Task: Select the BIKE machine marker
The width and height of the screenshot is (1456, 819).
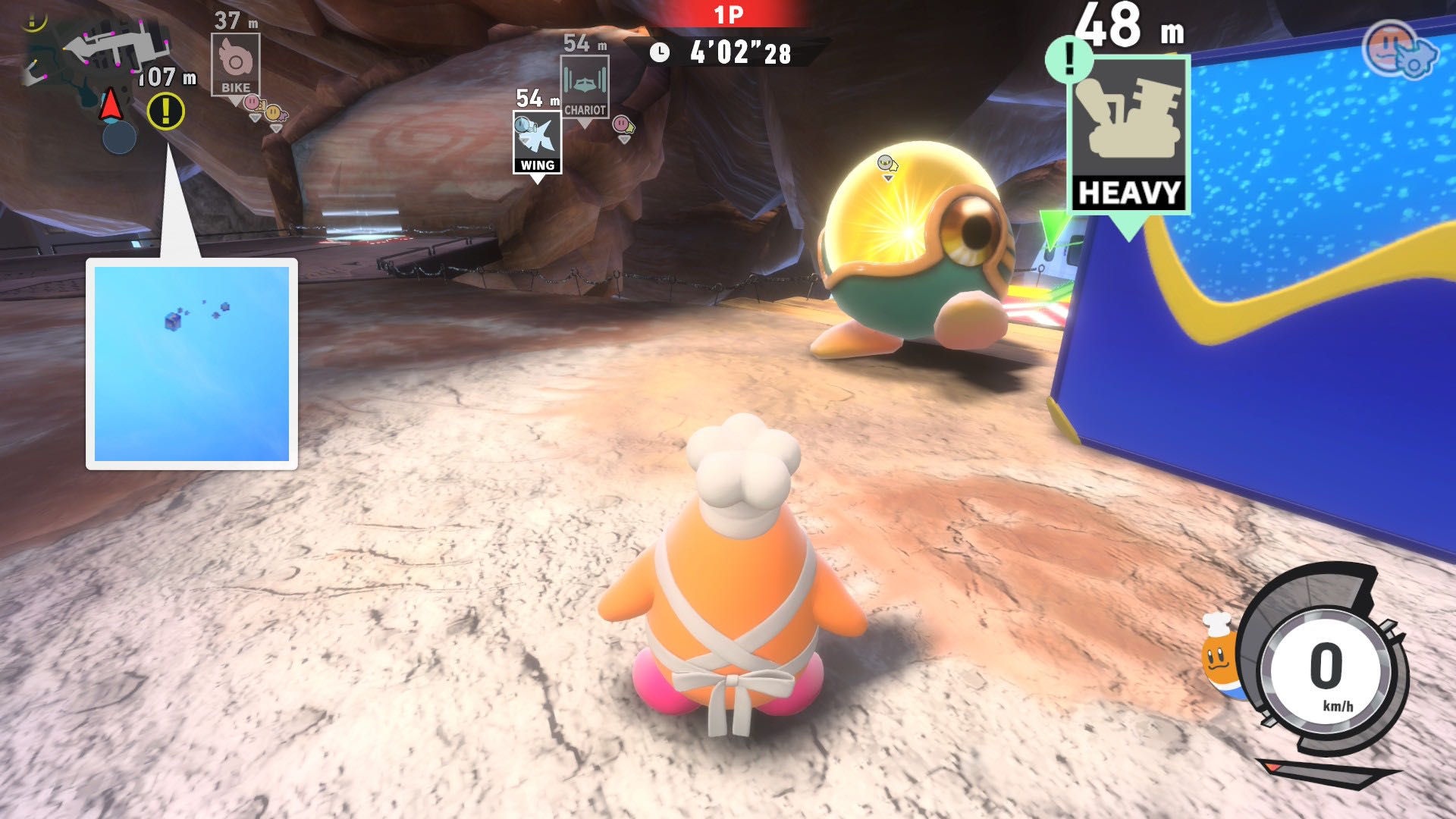Action: point(236,64)
